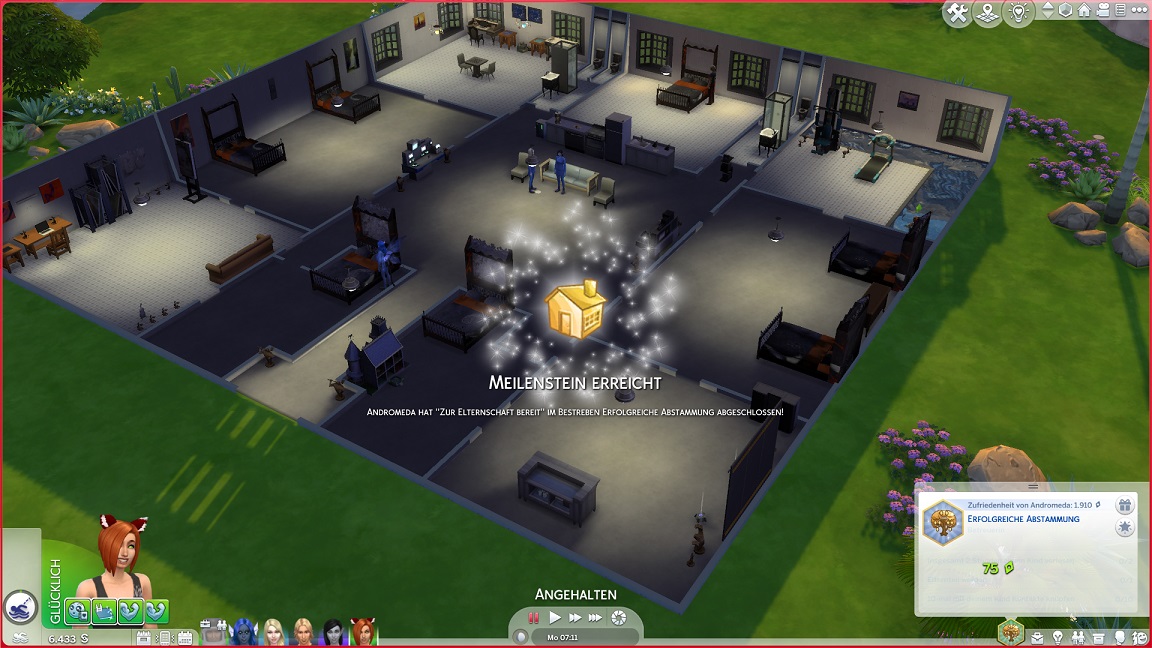Set game speed to triple fast-forward
1152x648 pixels.
tap(596, 618)
